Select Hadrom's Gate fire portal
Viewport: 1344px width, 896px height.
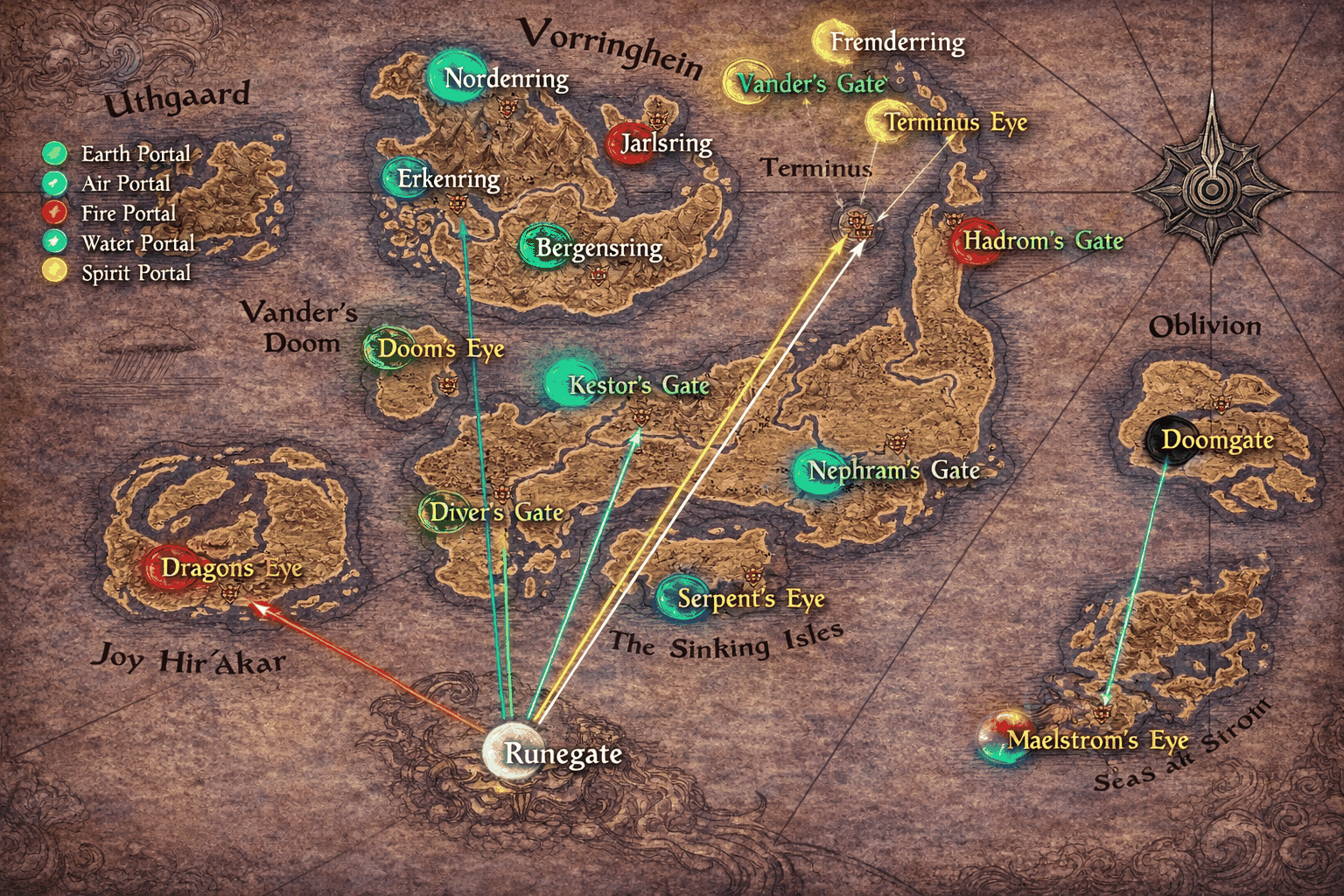[974, 241]
